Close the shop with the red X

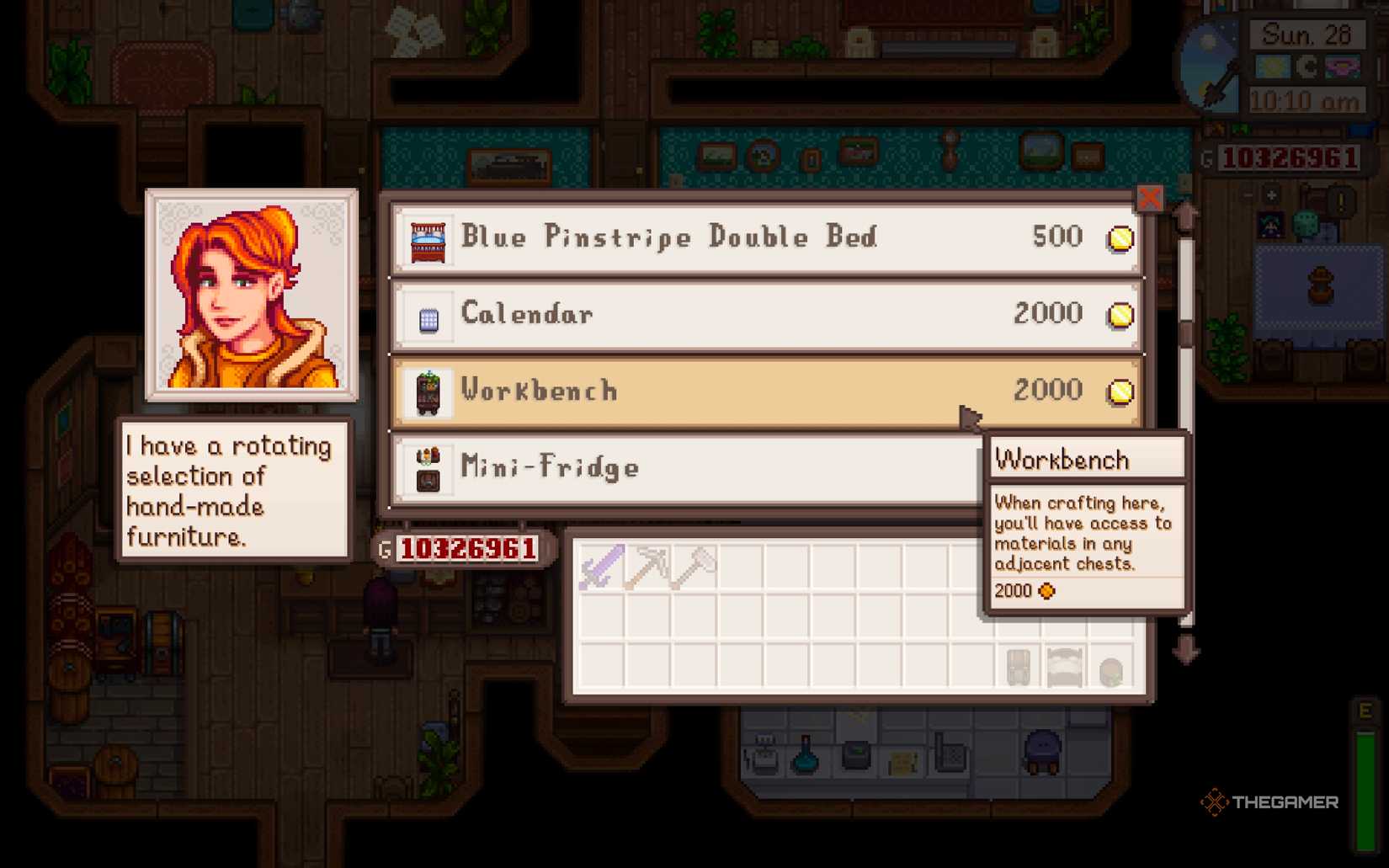[1150, 199]
